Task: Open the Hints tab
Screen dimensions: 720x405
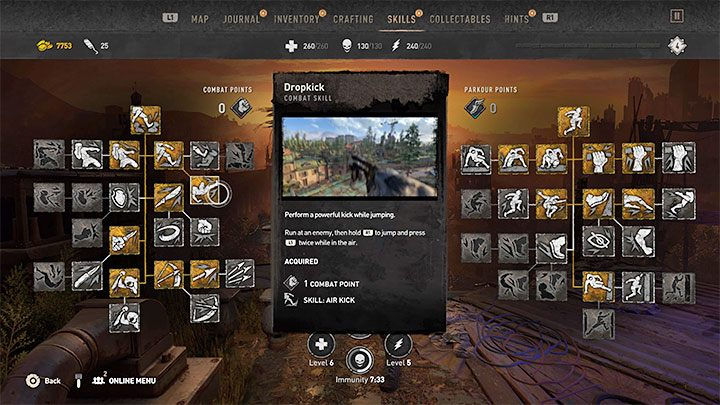Action: click(x=517, y=18)
